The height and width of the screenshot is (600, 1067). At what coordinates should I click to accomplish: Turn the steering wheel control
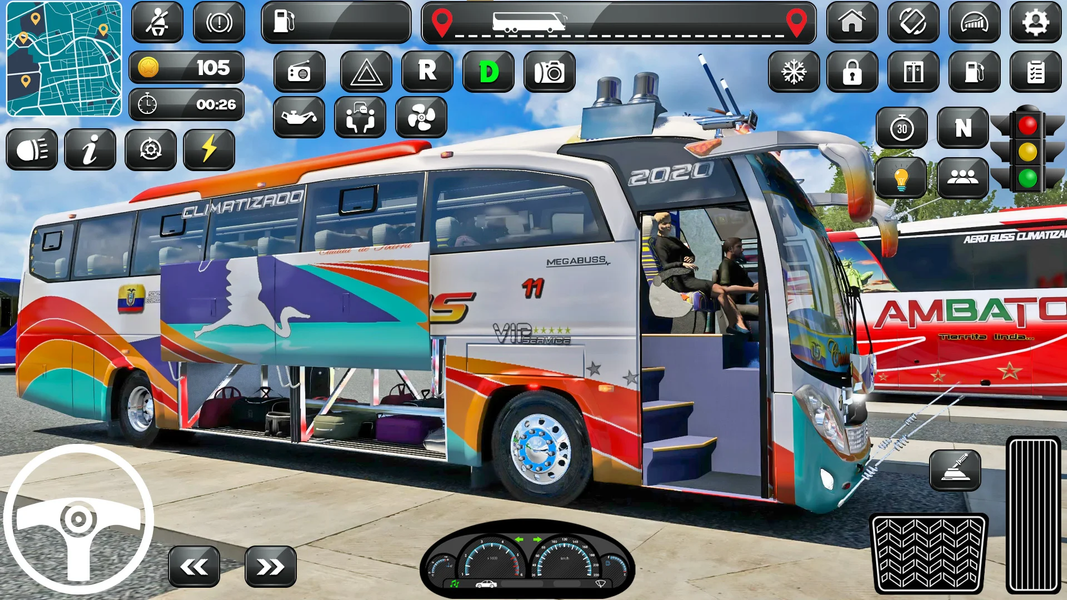77,520
